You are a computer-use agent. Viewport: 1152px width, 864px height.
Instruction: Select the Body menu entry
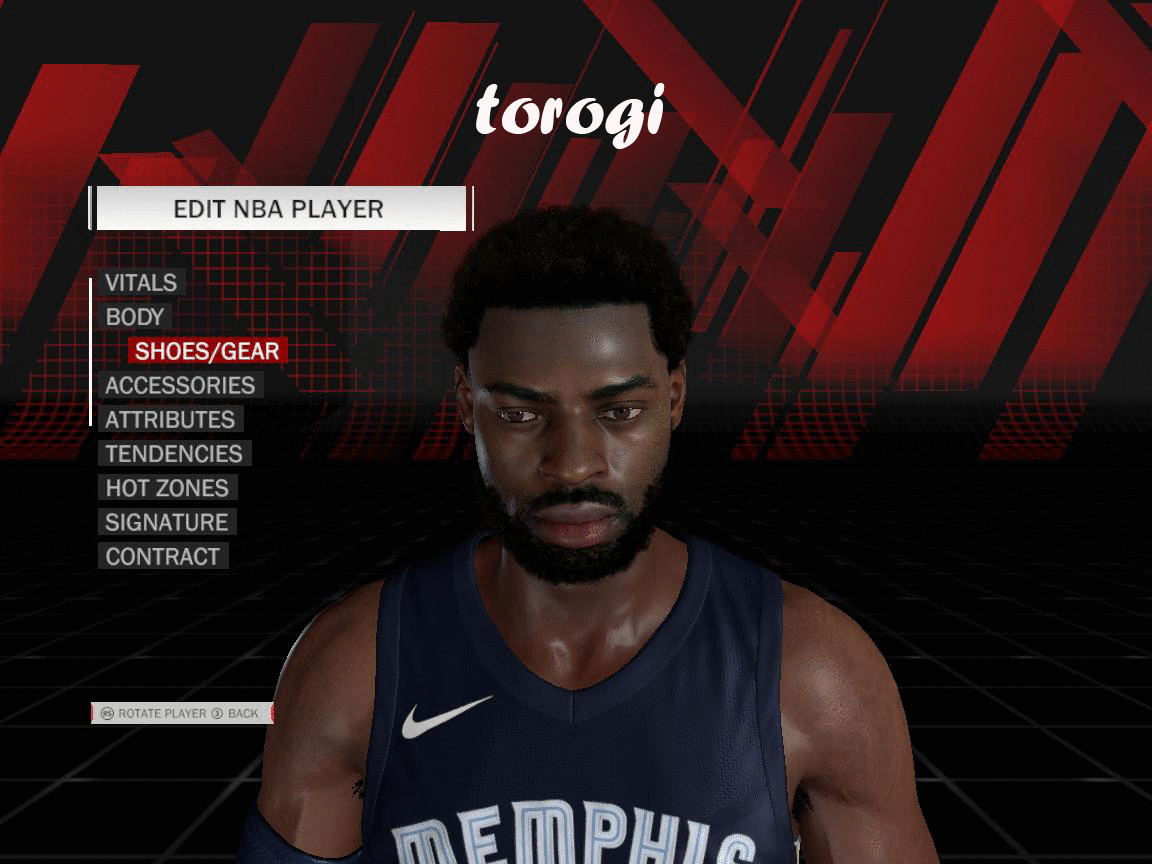(x=135, y=317)
